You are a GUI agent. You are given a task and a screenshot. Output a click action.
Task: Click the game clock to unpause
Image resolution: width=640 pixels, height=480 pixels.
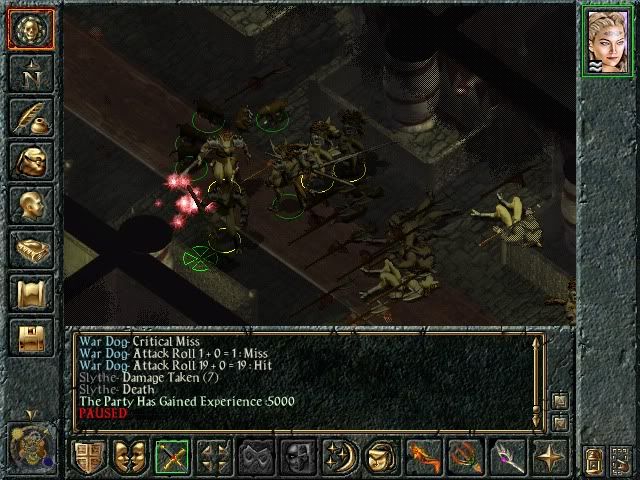click(29, 442)
